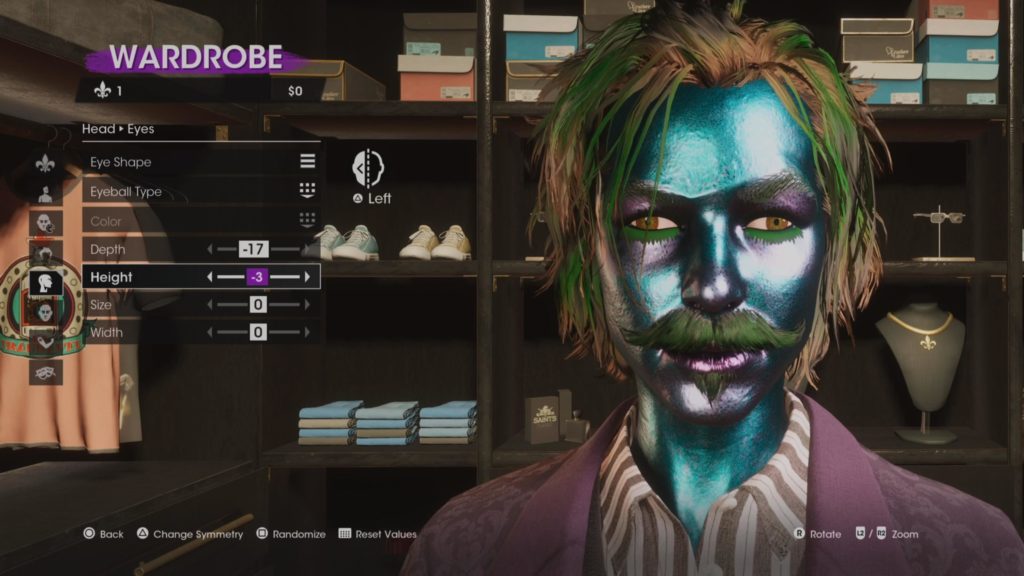Open the Eye Shape options

(200, 162)
